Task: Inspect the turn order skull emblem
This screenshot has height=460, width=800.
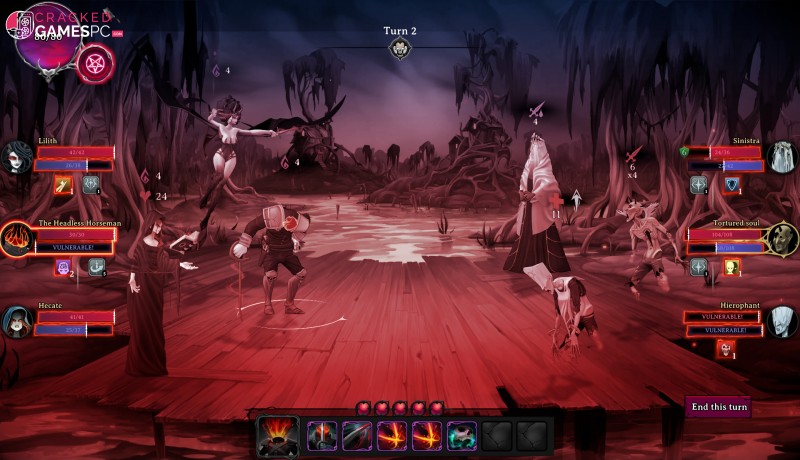Action: tap(400, 48)
